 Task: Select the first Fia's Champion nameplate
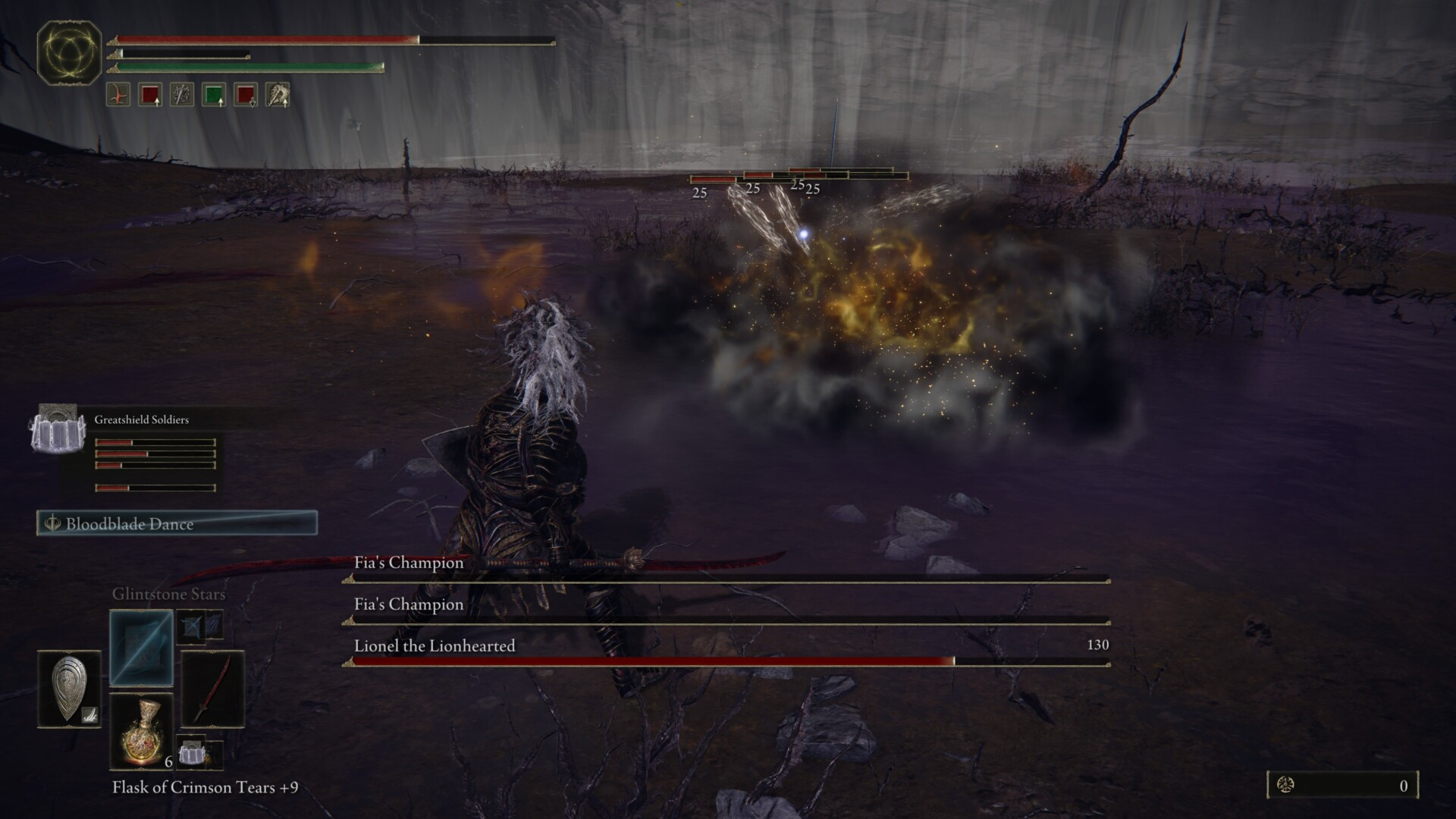407,563
